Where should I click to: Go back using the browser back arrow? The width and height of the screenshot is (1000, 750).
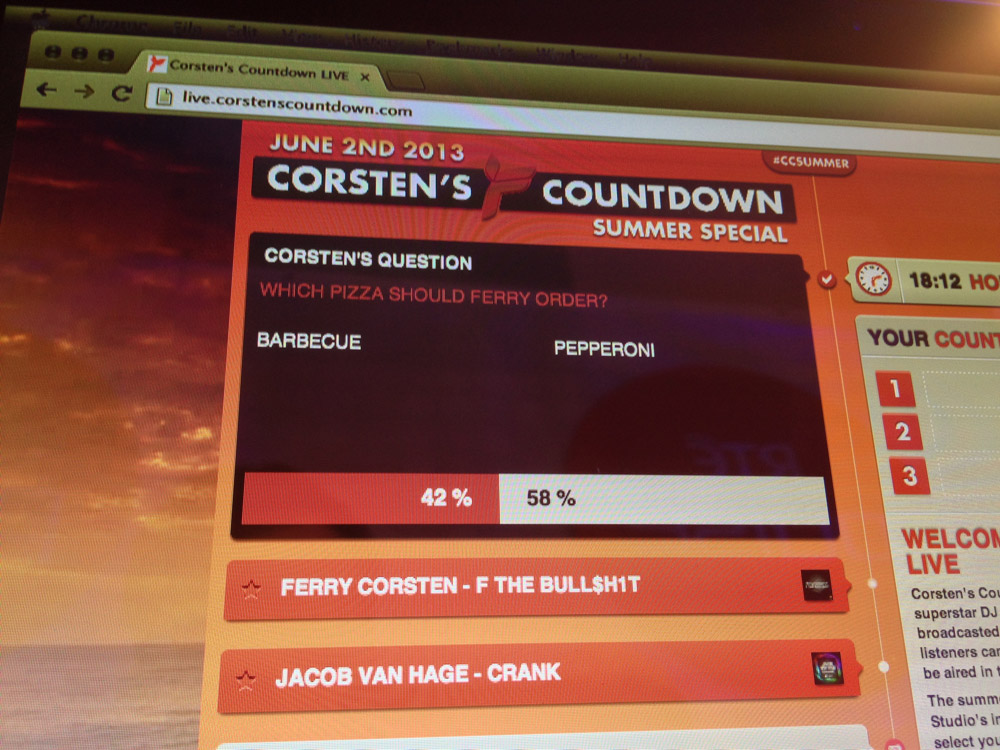pos(46,90)
